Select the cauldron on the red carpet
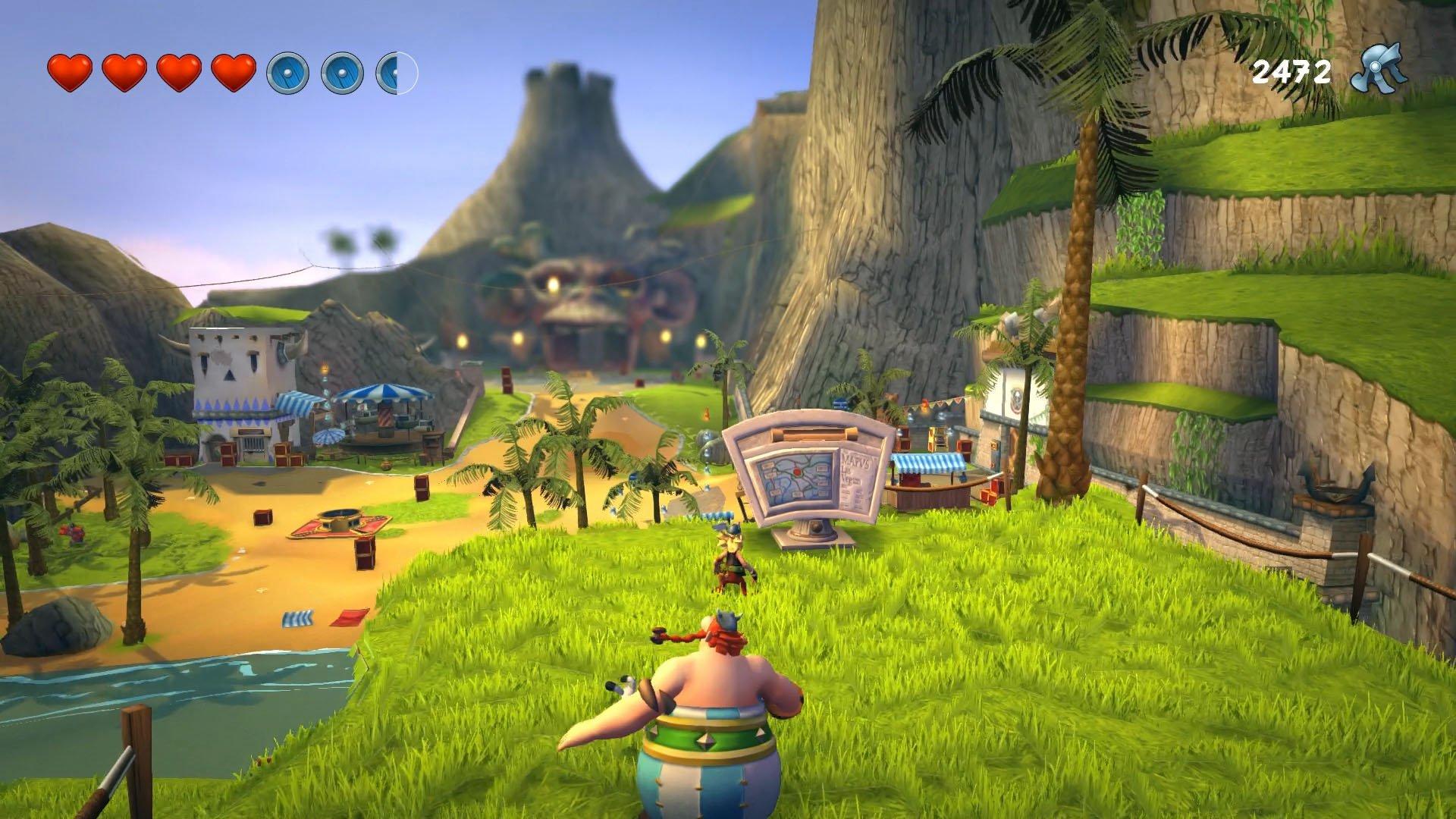The width and height of the screenshot is (1456, 819). click(x=340, y=521)
